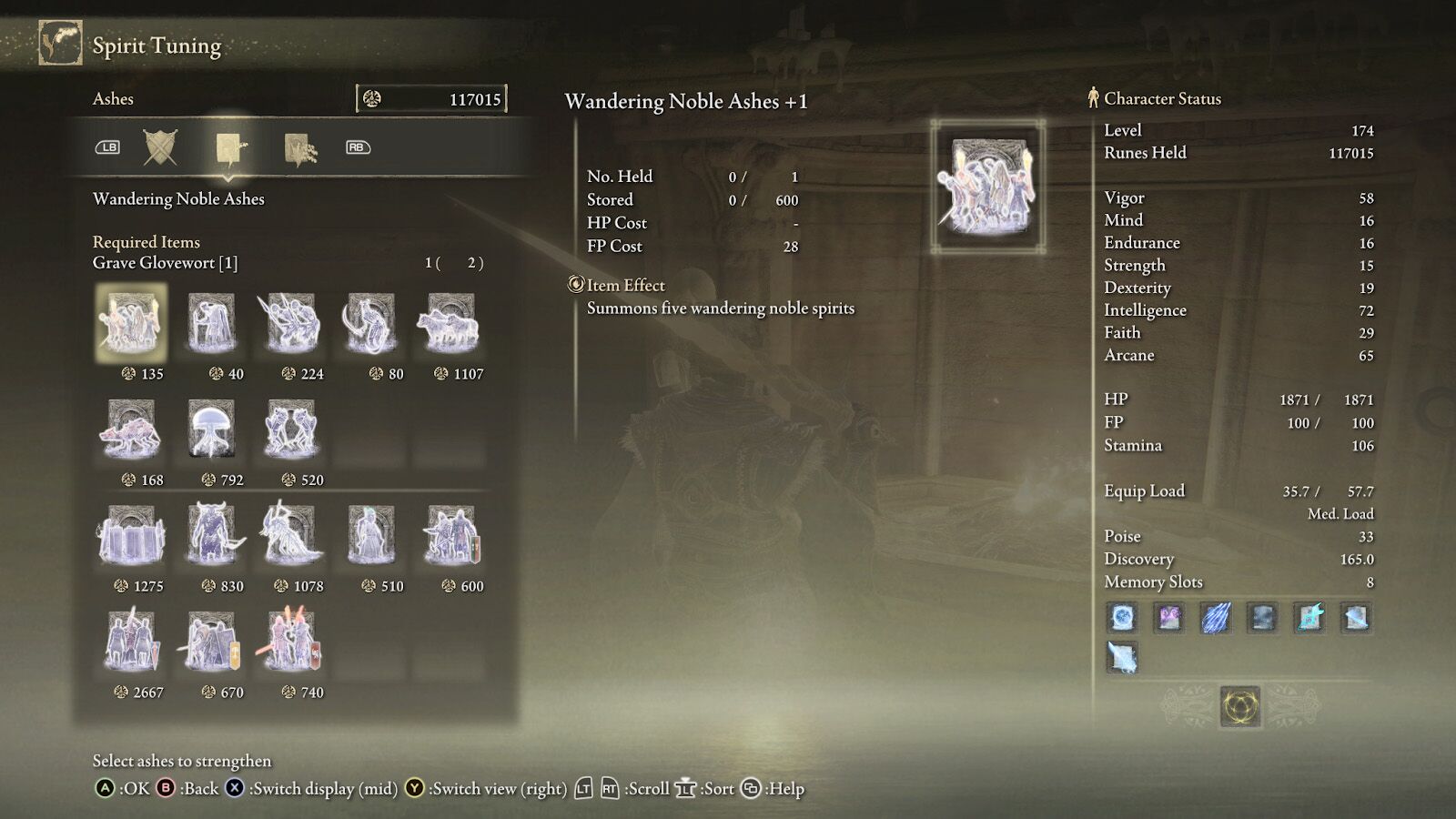
Task: Select the hunched noble ash costing 40 runes
Action: point(212,323)
